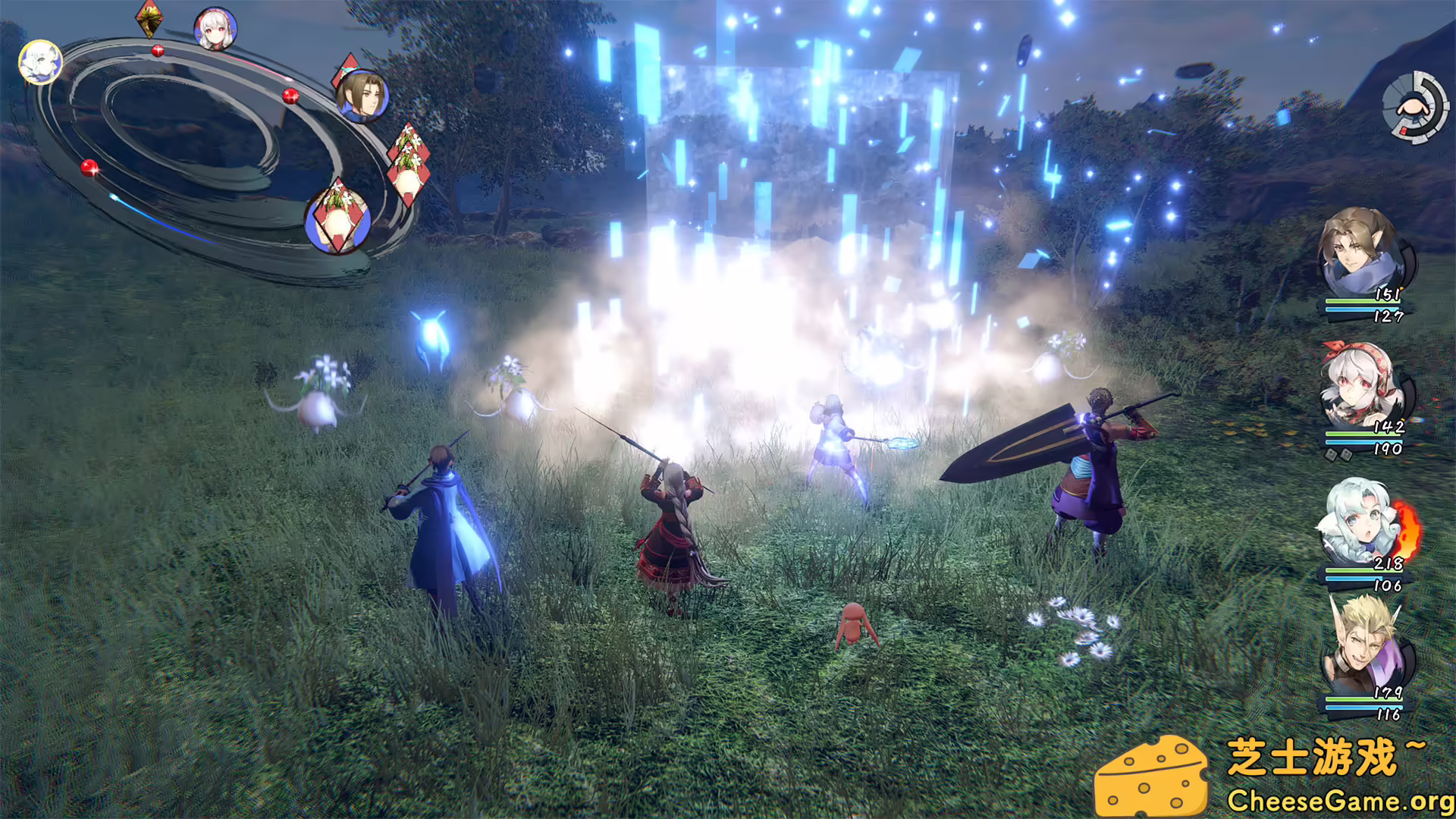This screenshot has height=819, width=1456.
Task: Click the red marker on the compass ring
Action: pyautogui.click(x=1404, y=129)
